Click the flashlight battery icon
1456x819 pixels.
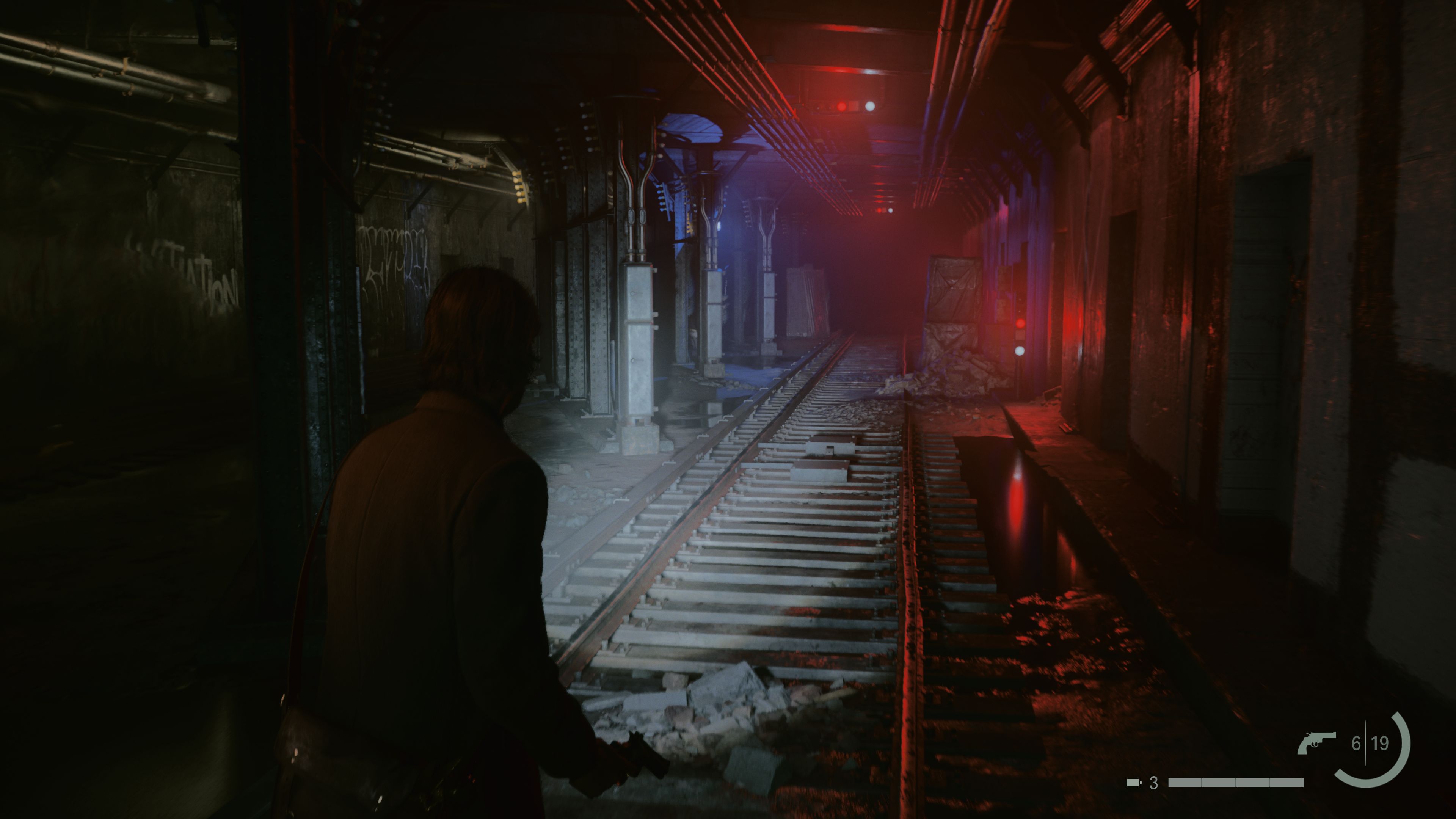click(x=1133, y=783)
